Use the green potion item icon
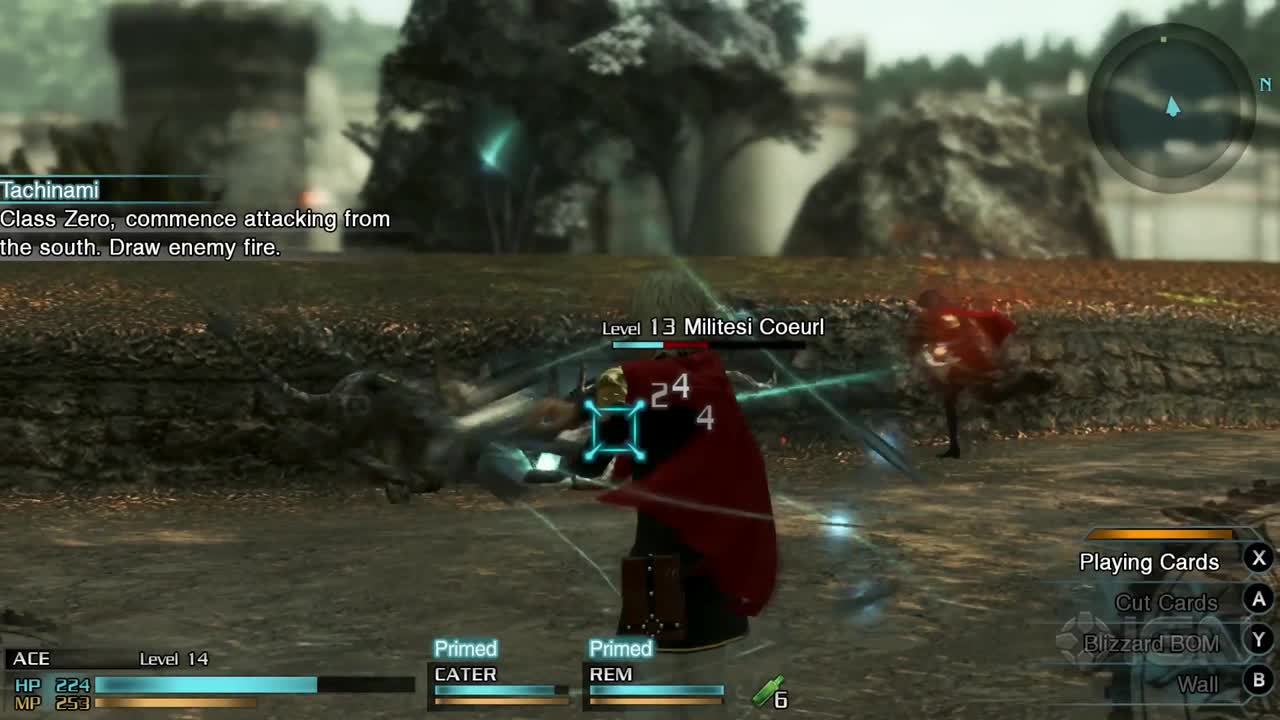Image resolution: width=1280 pixels, height=720 pixels. tap(769, 692)
